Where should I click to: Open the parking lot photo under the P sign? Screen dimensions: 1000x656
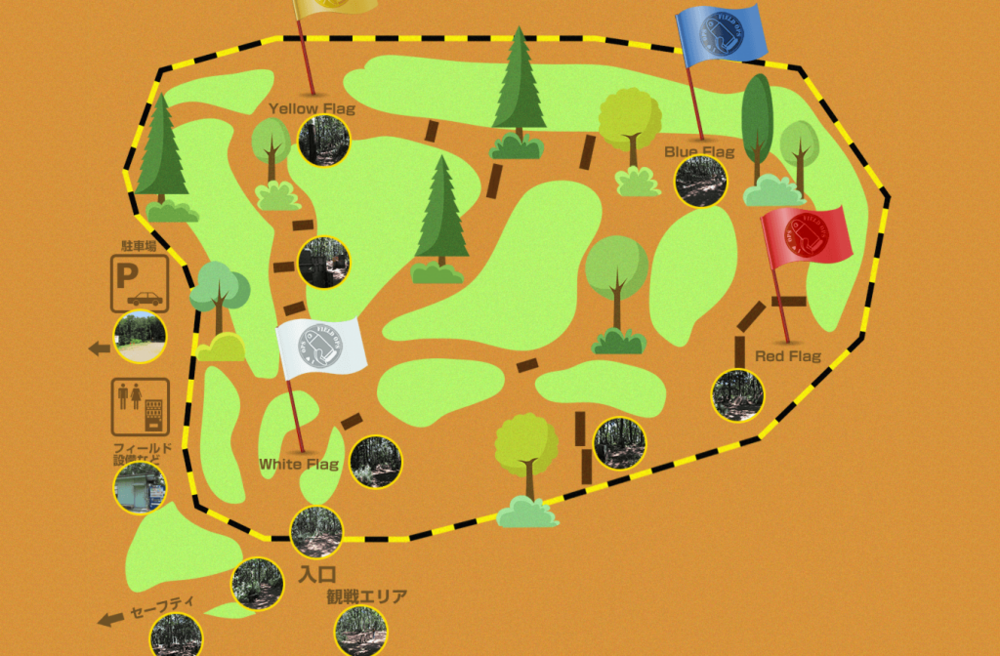click(x=140, y=337)
